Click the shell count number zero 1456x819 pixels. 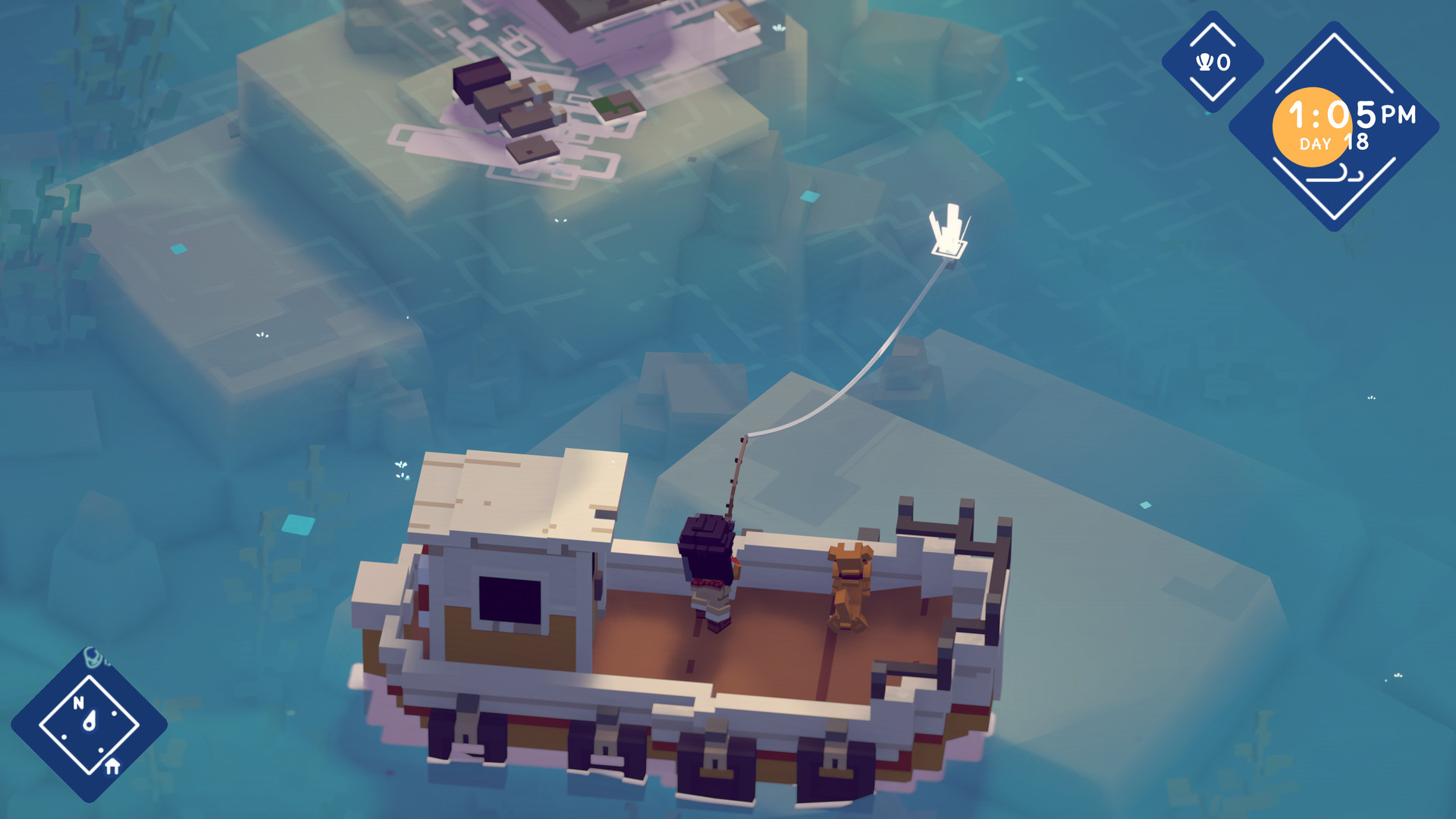tap(1223, 61)
